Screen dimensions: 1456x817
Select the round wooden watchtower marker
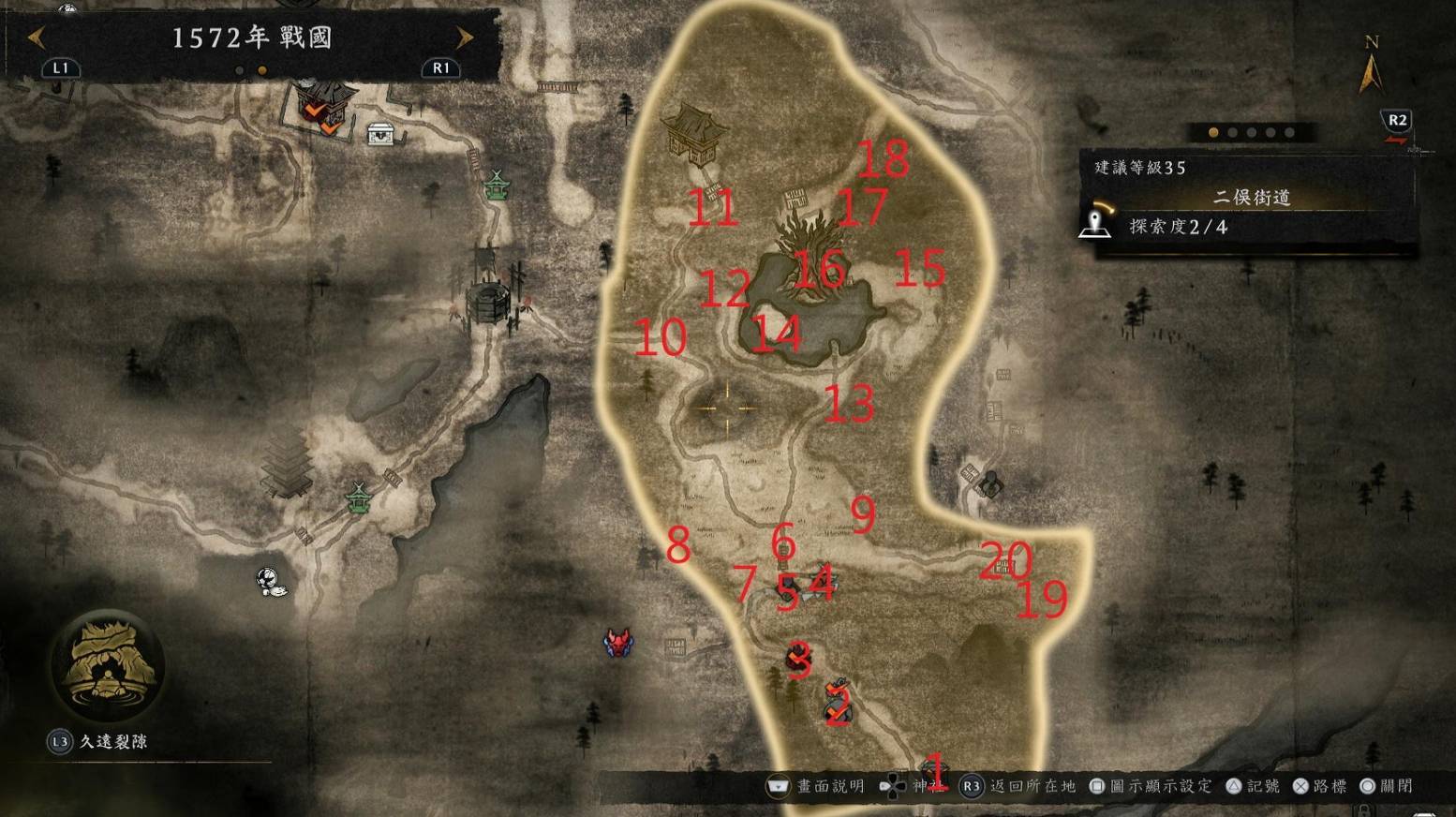coord(487,300)
